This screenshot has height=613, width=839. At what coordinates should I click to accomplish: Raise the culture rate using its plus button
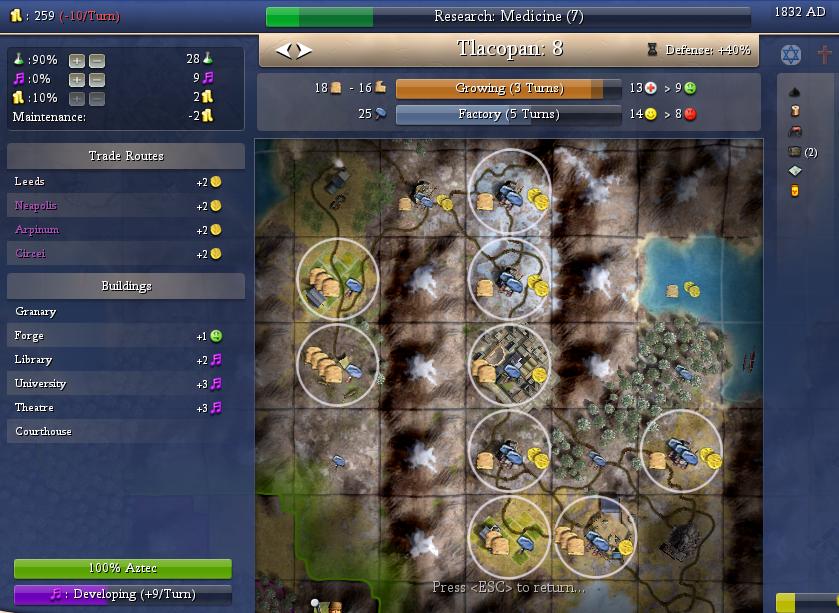(76, 79)
